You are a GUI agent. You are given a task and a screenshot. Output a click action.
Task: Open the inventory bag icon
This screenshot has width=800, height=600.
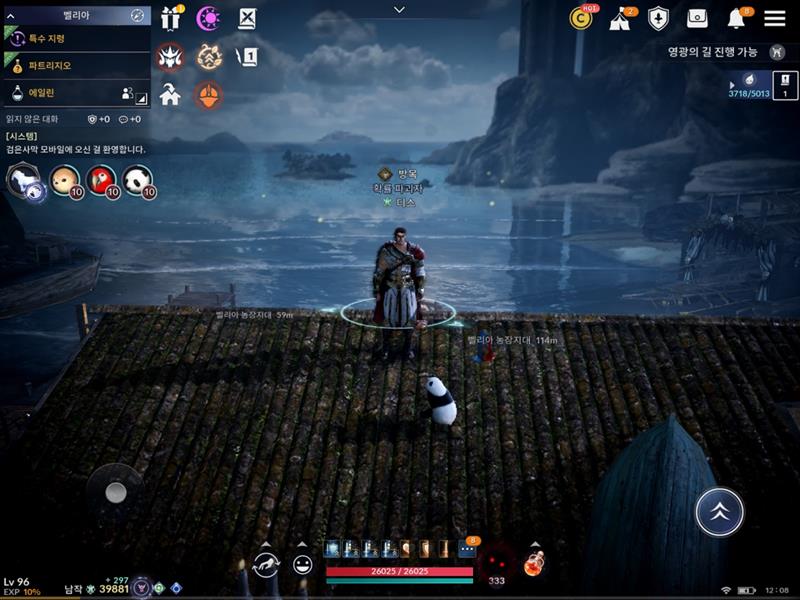click(697, 18)
